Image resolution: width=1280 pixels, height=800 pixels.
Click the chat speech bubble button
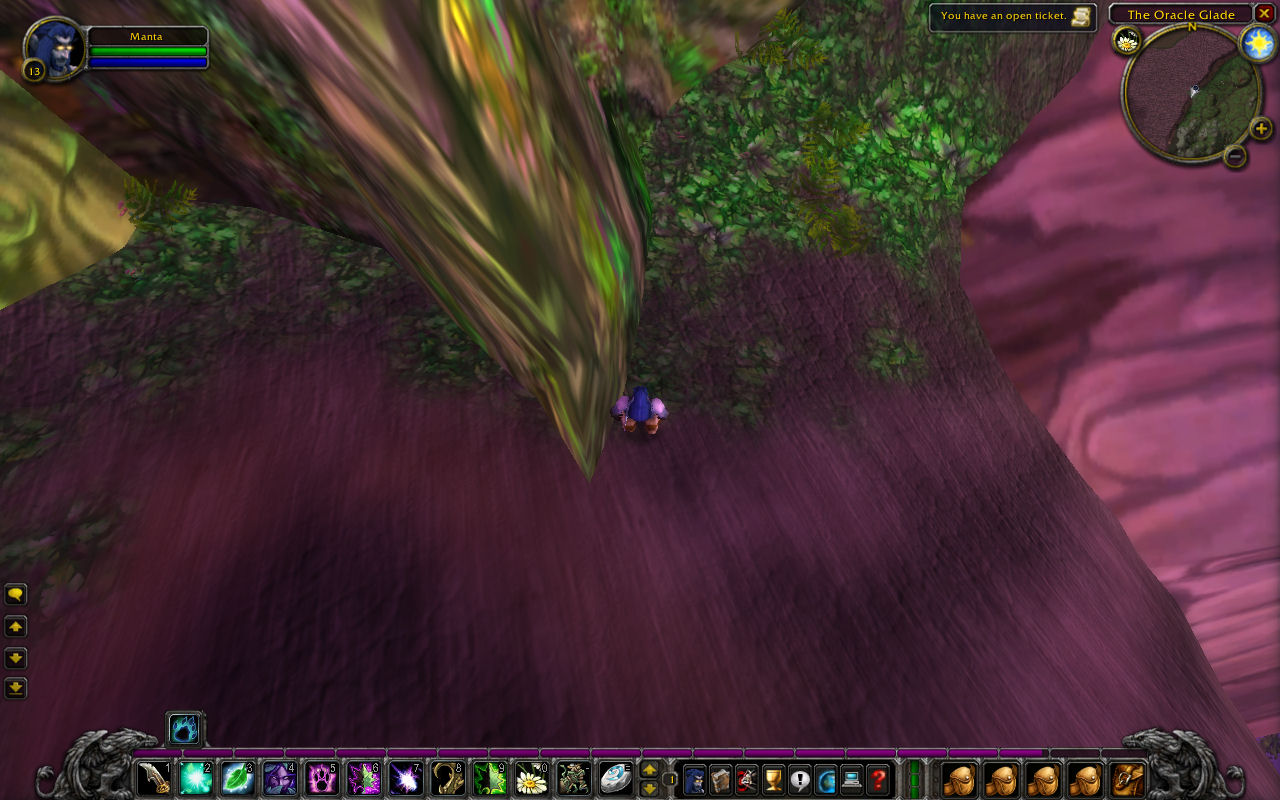pos(16,595)
